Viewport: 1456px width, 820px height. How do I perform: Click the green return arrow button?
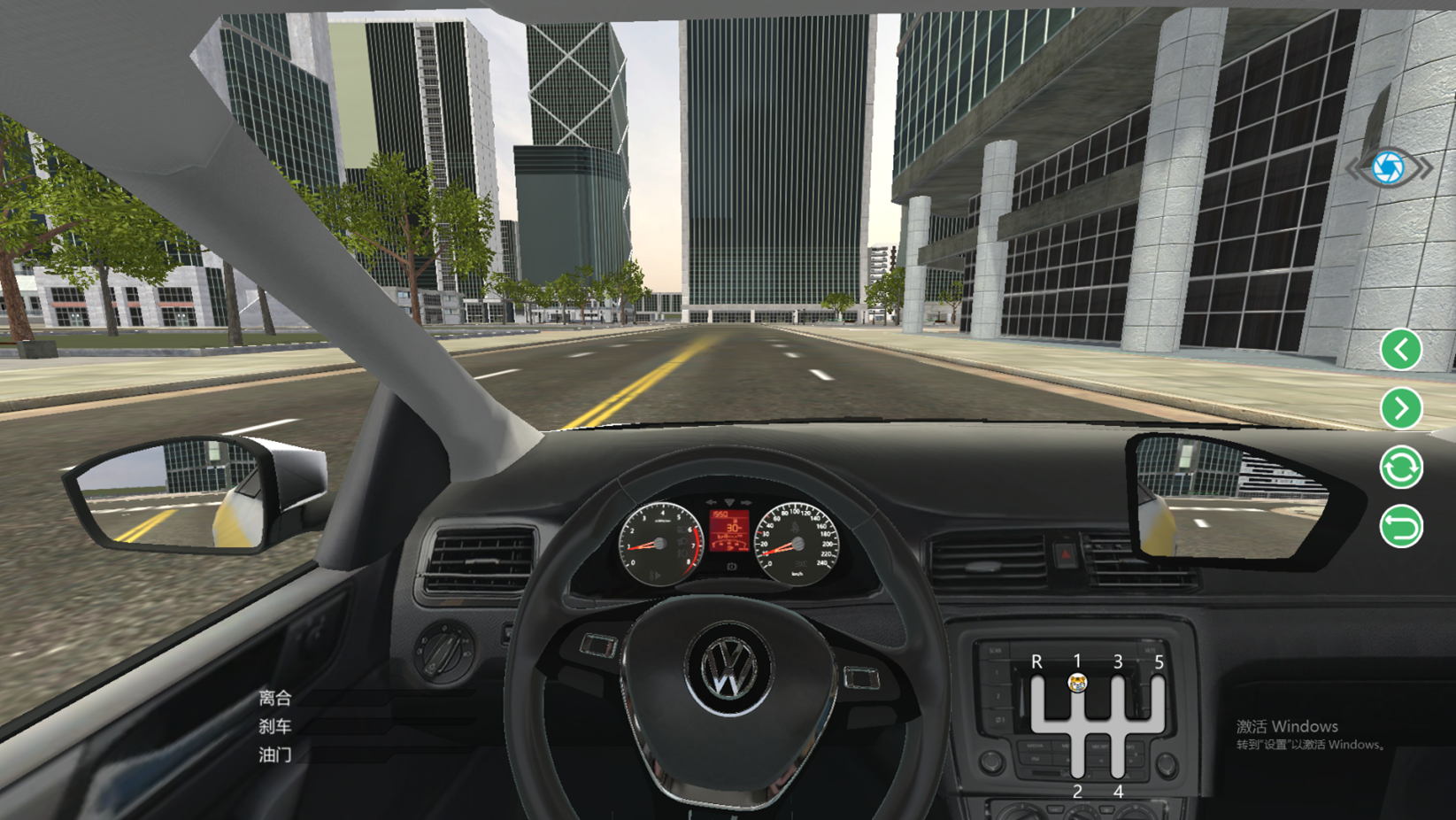1400,527
